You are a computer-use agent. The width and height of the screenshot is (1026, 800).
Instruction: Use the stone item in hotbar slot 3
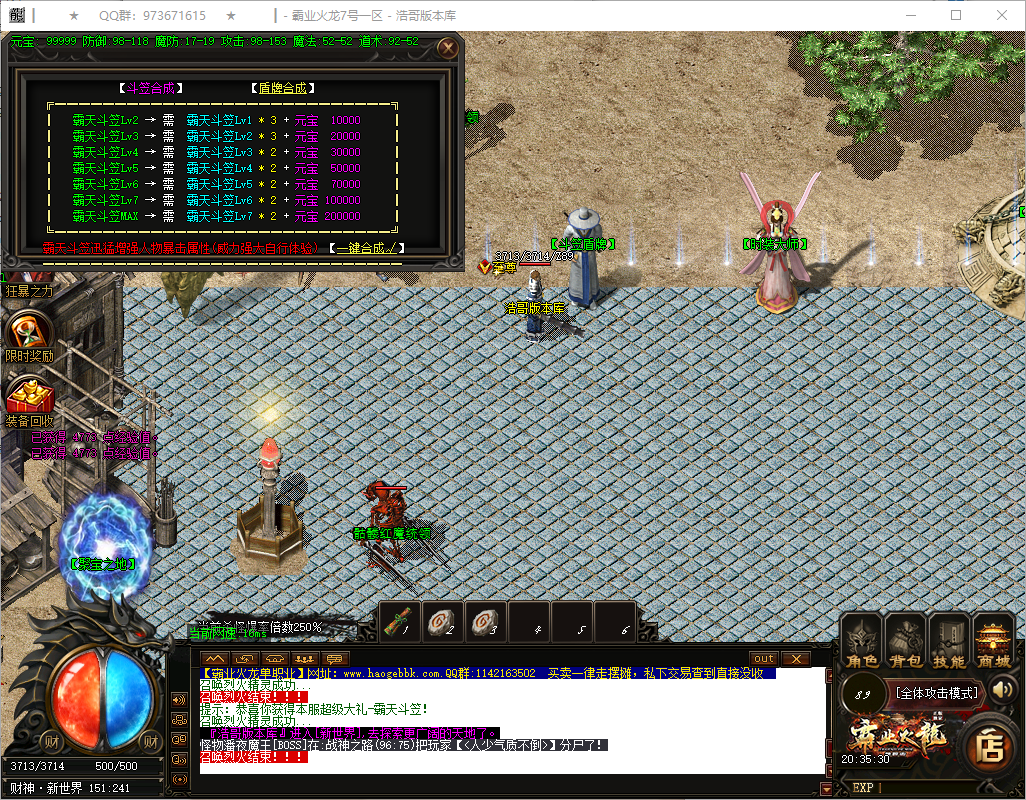[x=486, y=622]
